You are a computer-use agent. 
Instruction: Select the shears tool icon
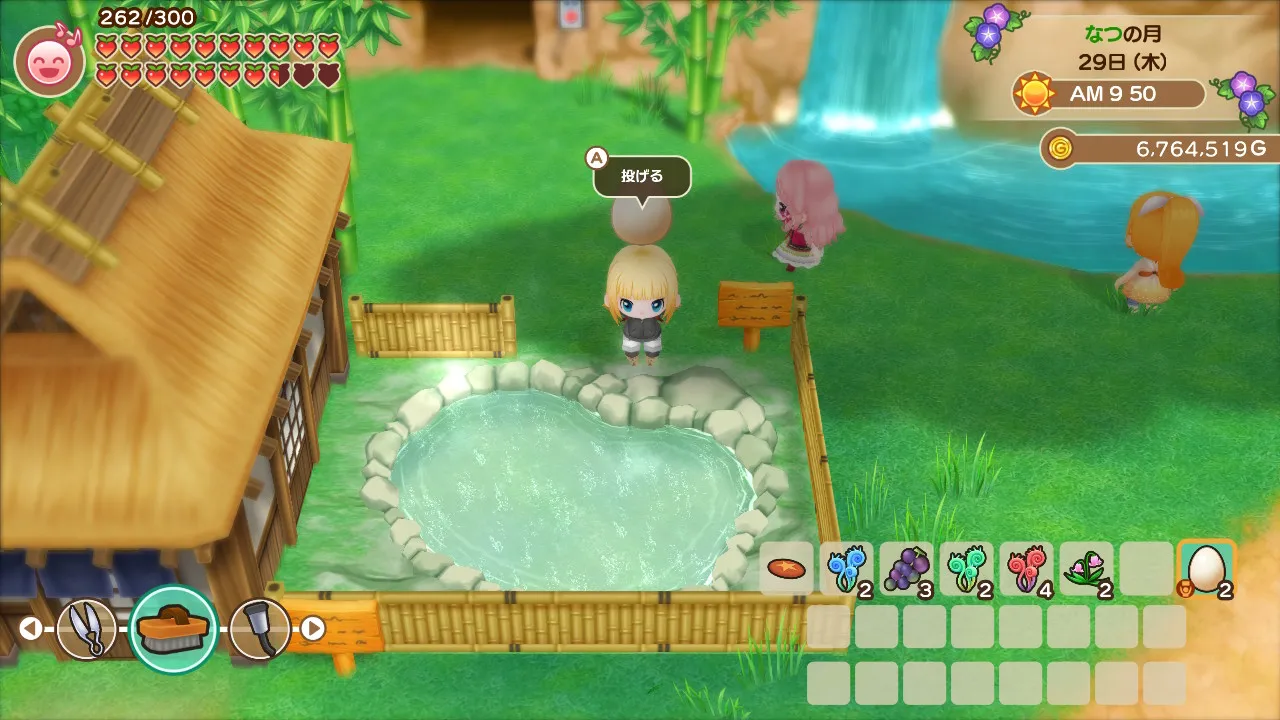pyautogui.click(x=86, y=628)
